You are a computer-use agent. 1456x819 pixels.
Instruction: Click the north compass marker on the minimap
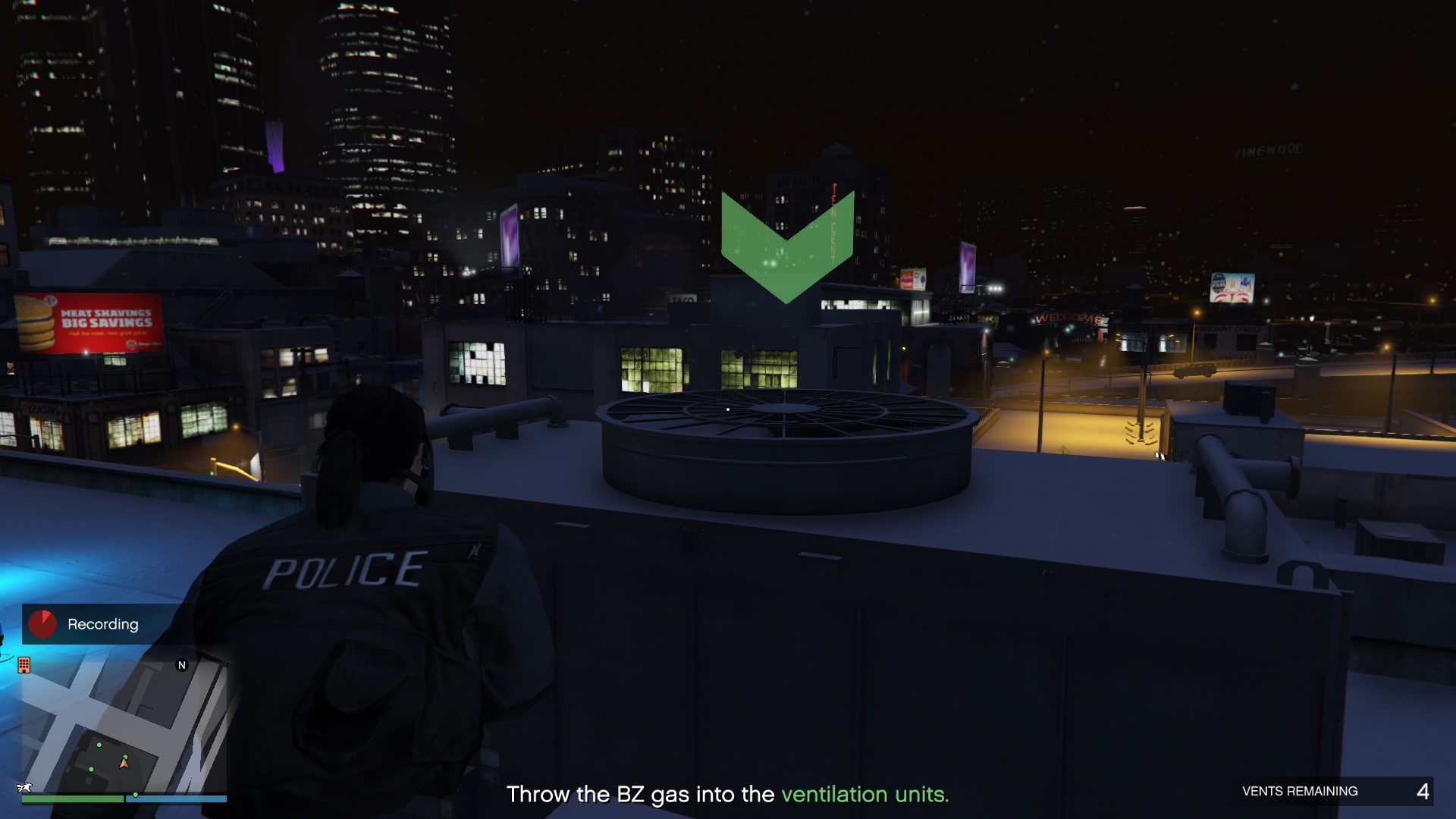182,665
